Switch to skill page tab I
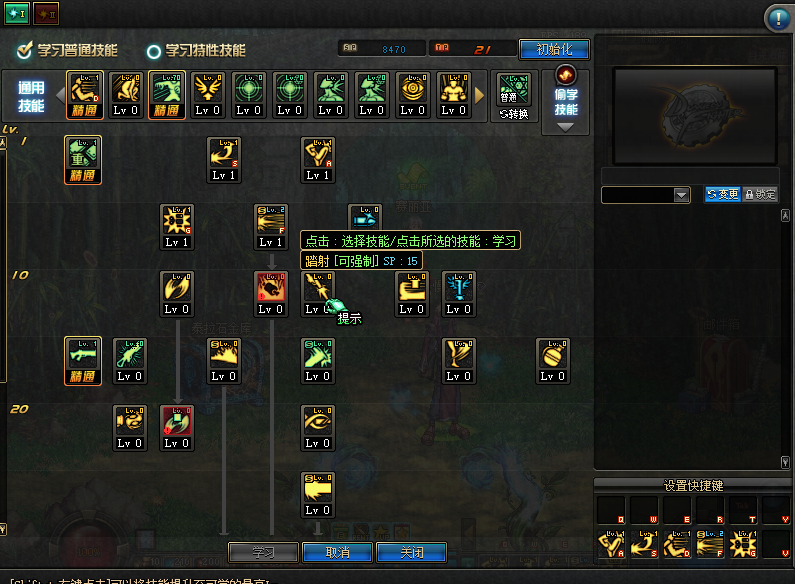 point(16,12)
